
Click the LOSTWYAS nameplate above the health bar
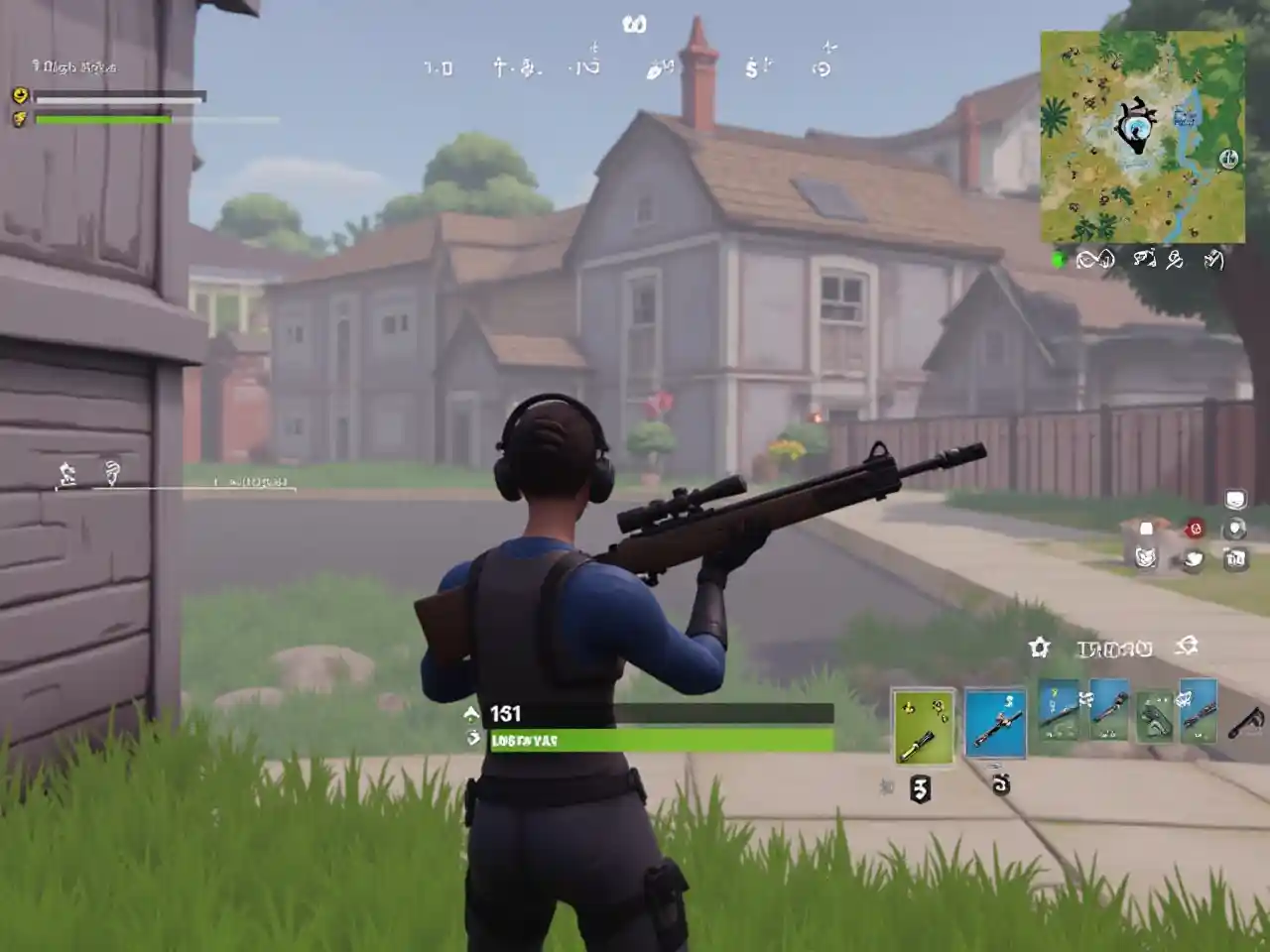coord(523,739)
